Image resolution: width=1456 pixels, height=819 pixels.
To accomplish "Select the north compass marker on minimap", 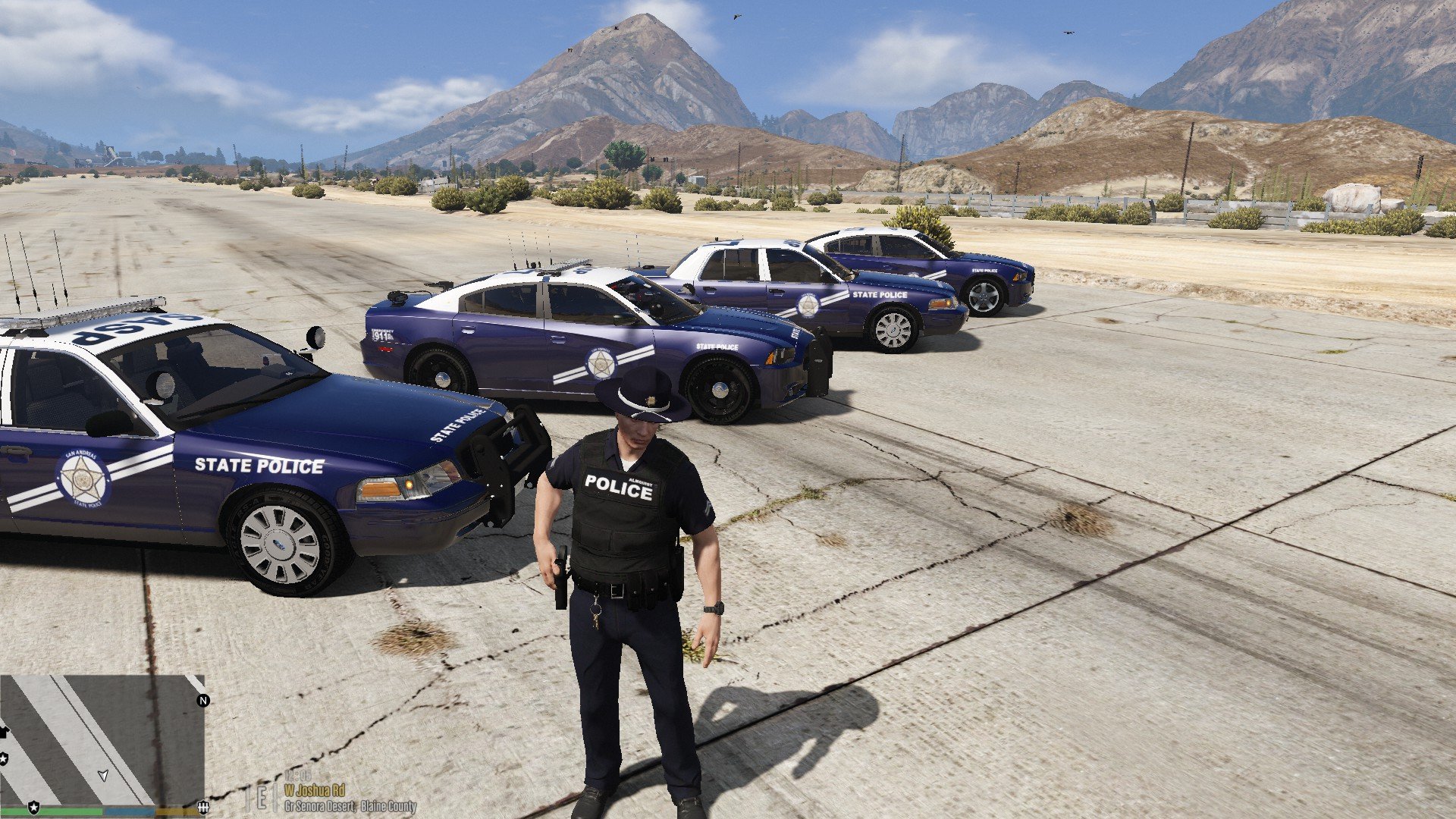I will coord(202,701).
